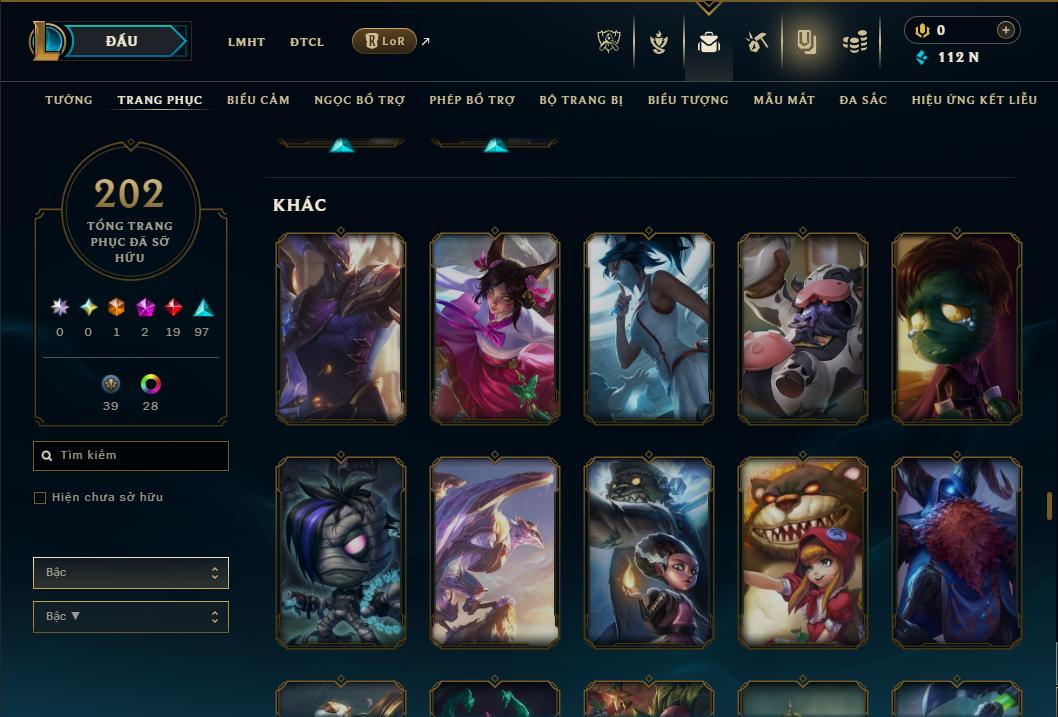Select the cow costume Alistar skin
The image size is (1058, 717).
tap(803, 328)
